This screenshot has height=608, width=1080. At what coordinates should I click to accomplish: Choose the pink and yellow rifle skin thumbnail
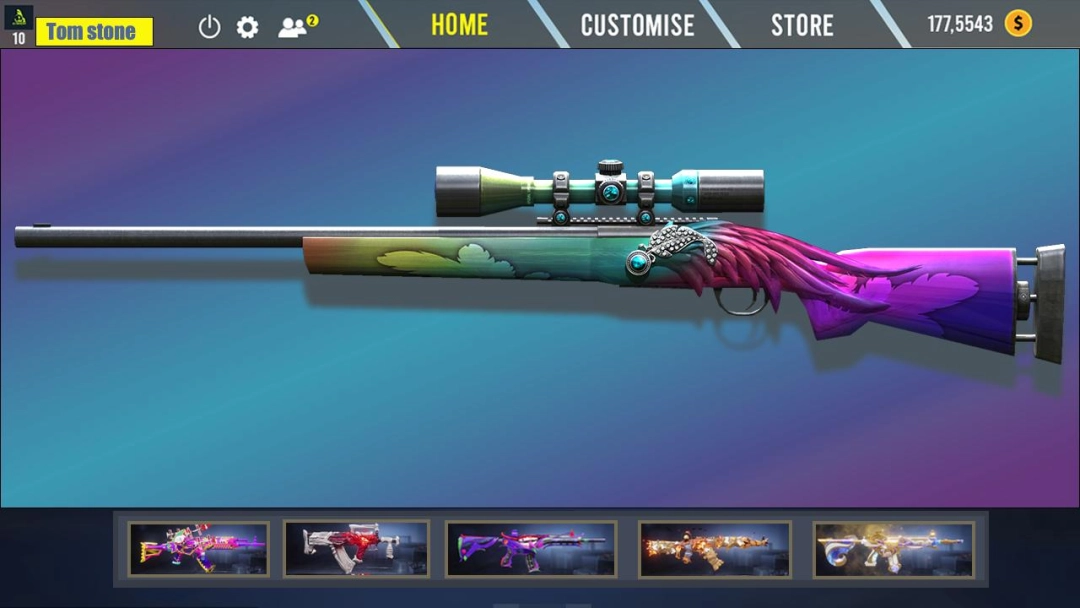click(198, 549)
